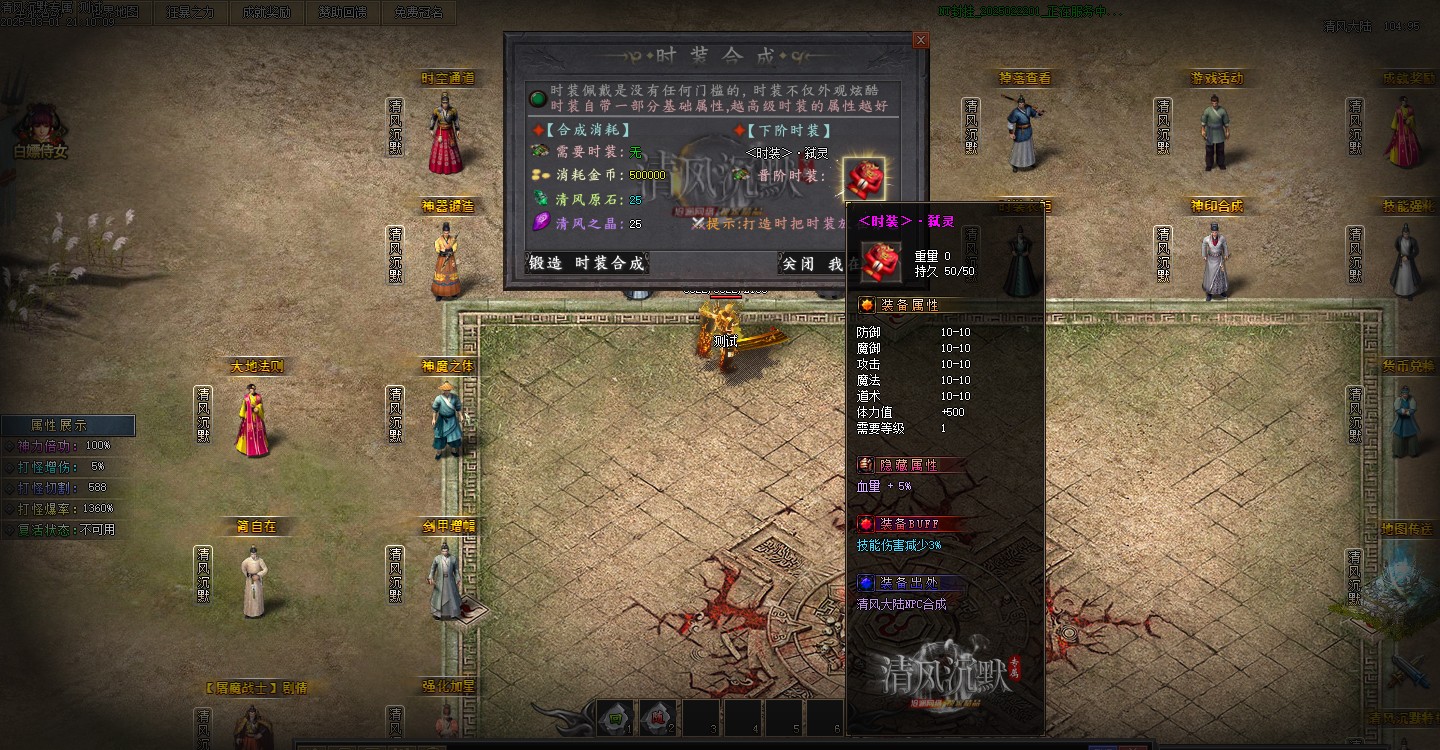The image size is (1440, 750).
Task: Open the 免费冠名 menu
Action: 418,13
